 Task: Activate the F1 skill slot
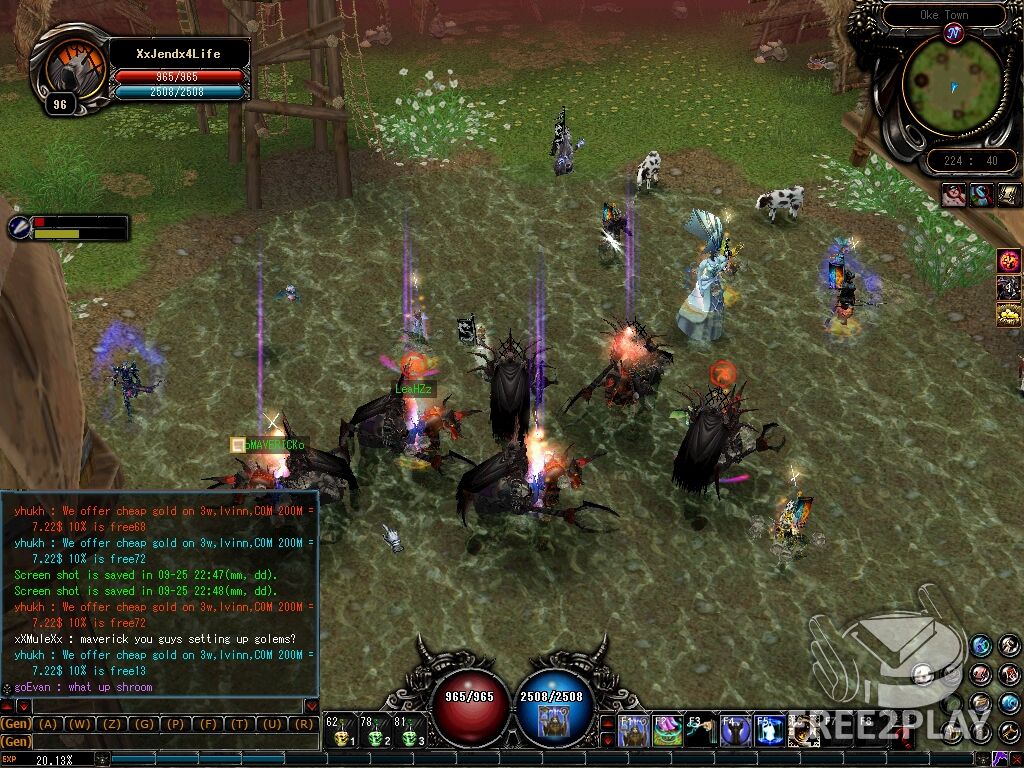(633, 731)
